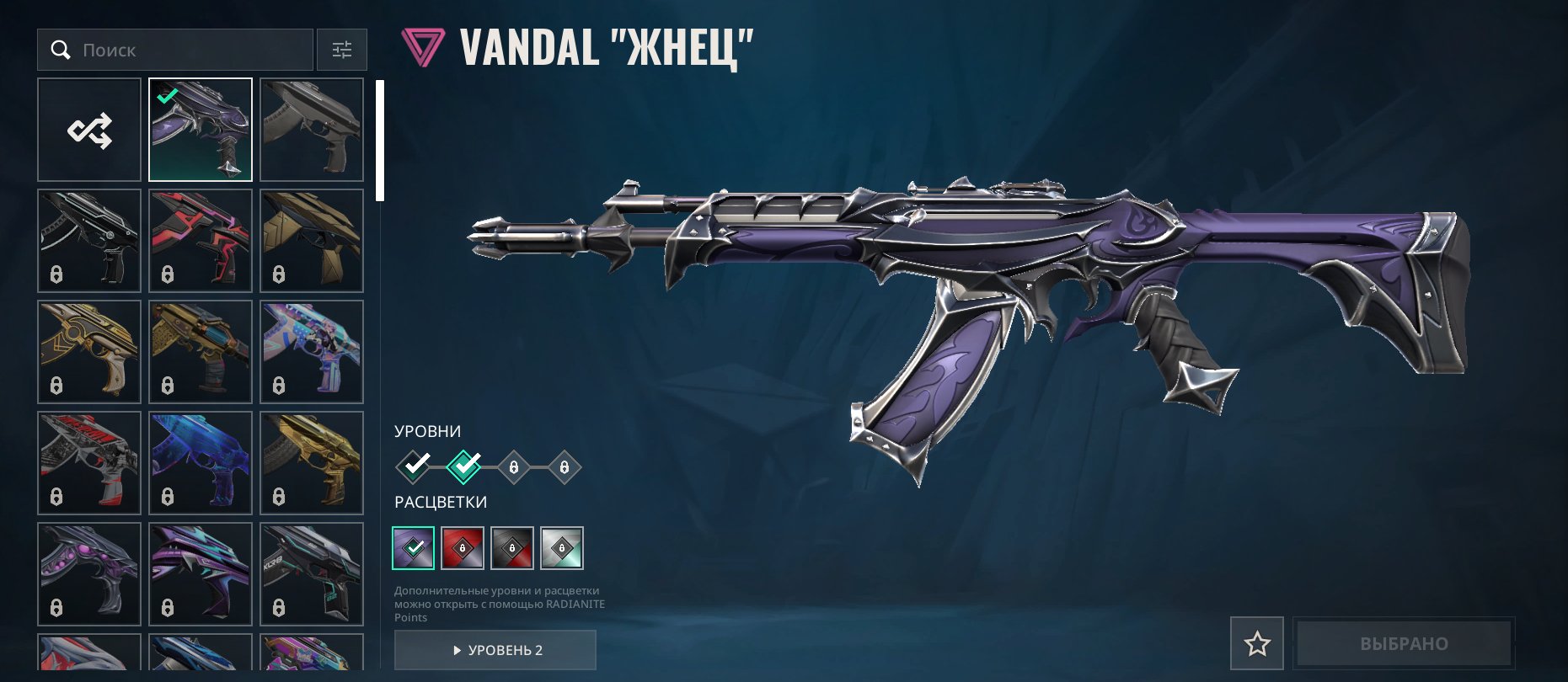Click the ВЫБРАНО equip button
This screenshot has width=1568, height=682.
point(1404,644)
